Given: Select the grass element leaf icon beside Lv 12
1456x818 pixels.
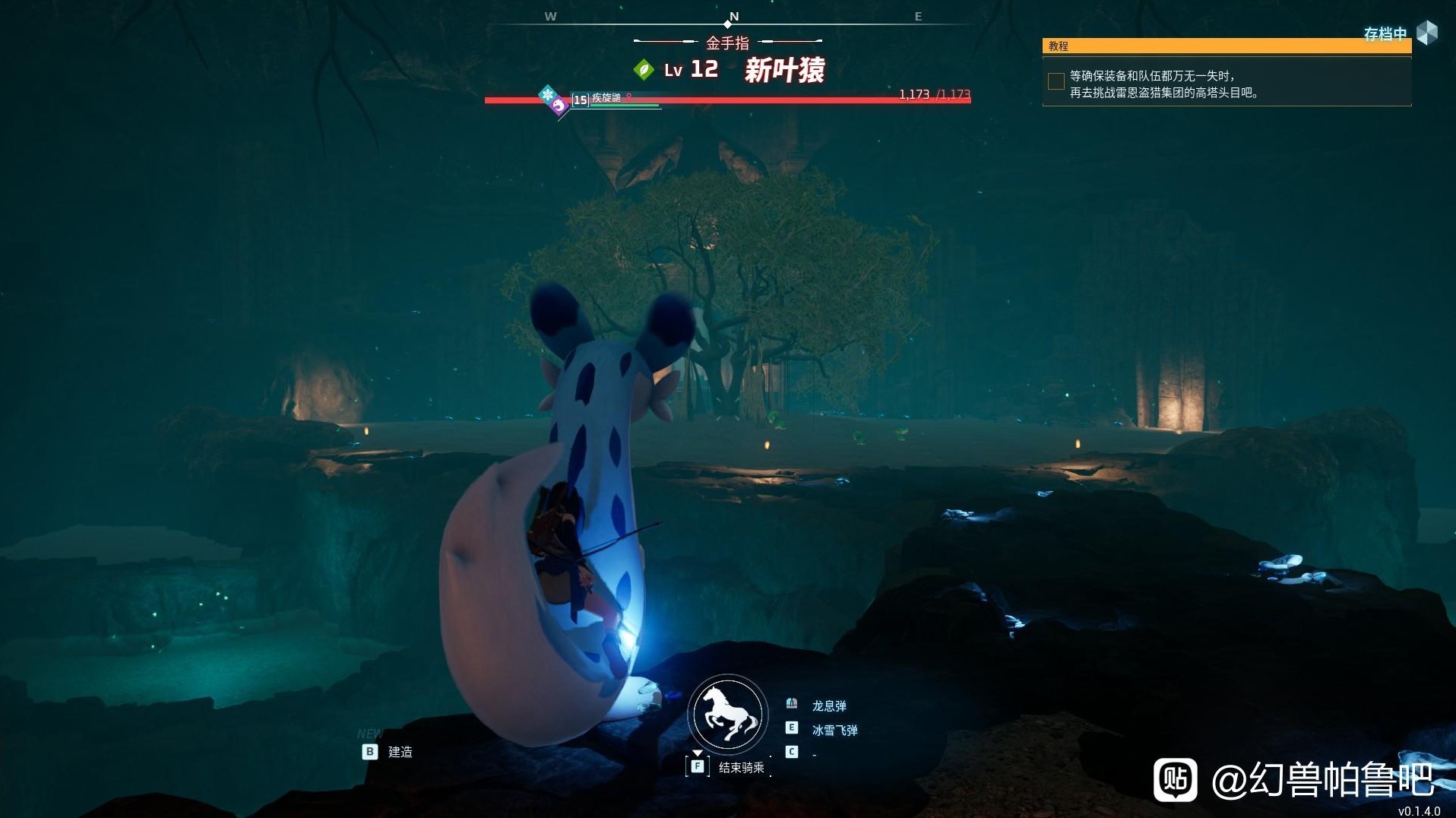Looking at the screenshot, I should 645,69.
